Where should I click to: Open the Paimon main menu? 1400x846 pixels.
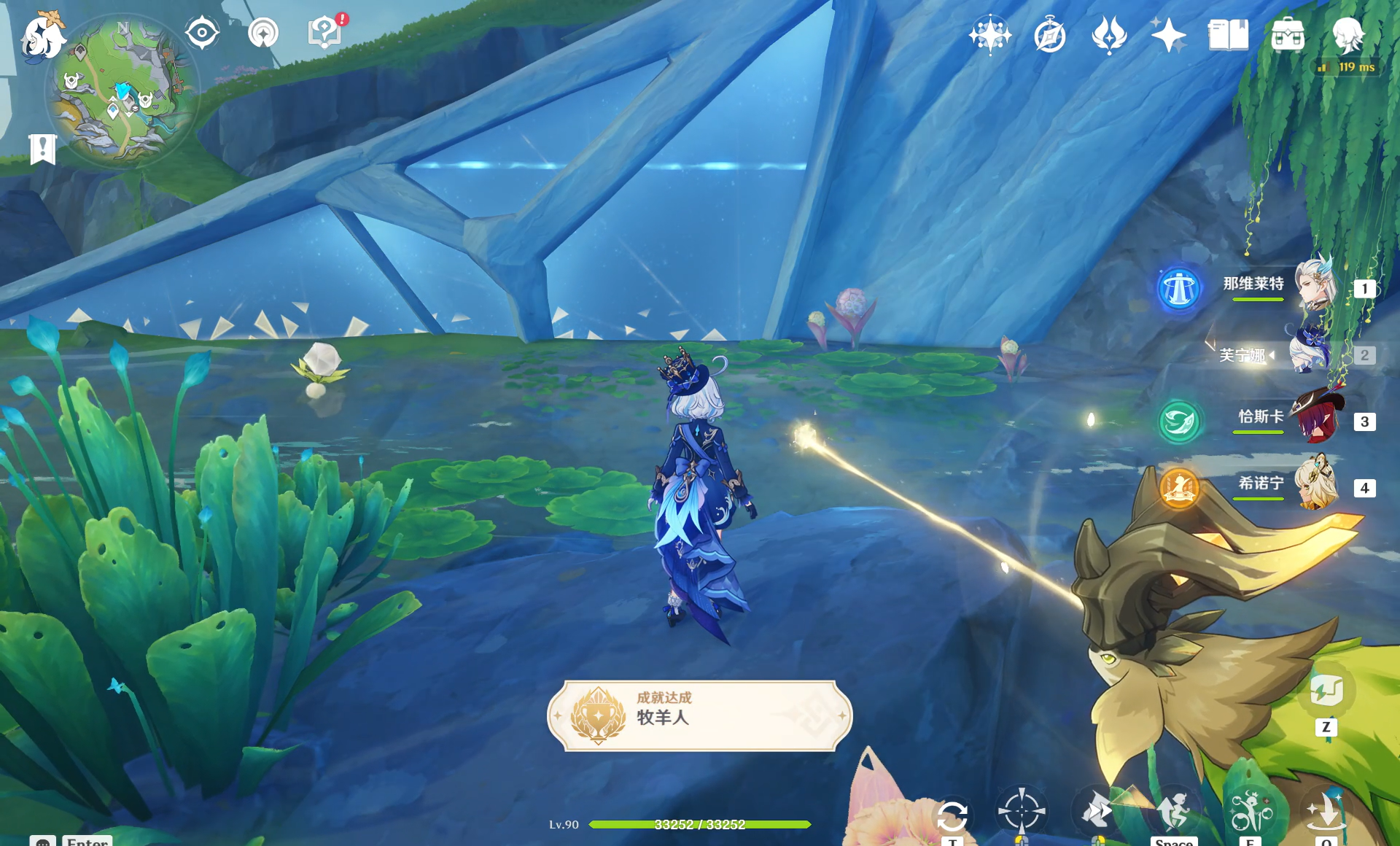[x=42, y=35]
